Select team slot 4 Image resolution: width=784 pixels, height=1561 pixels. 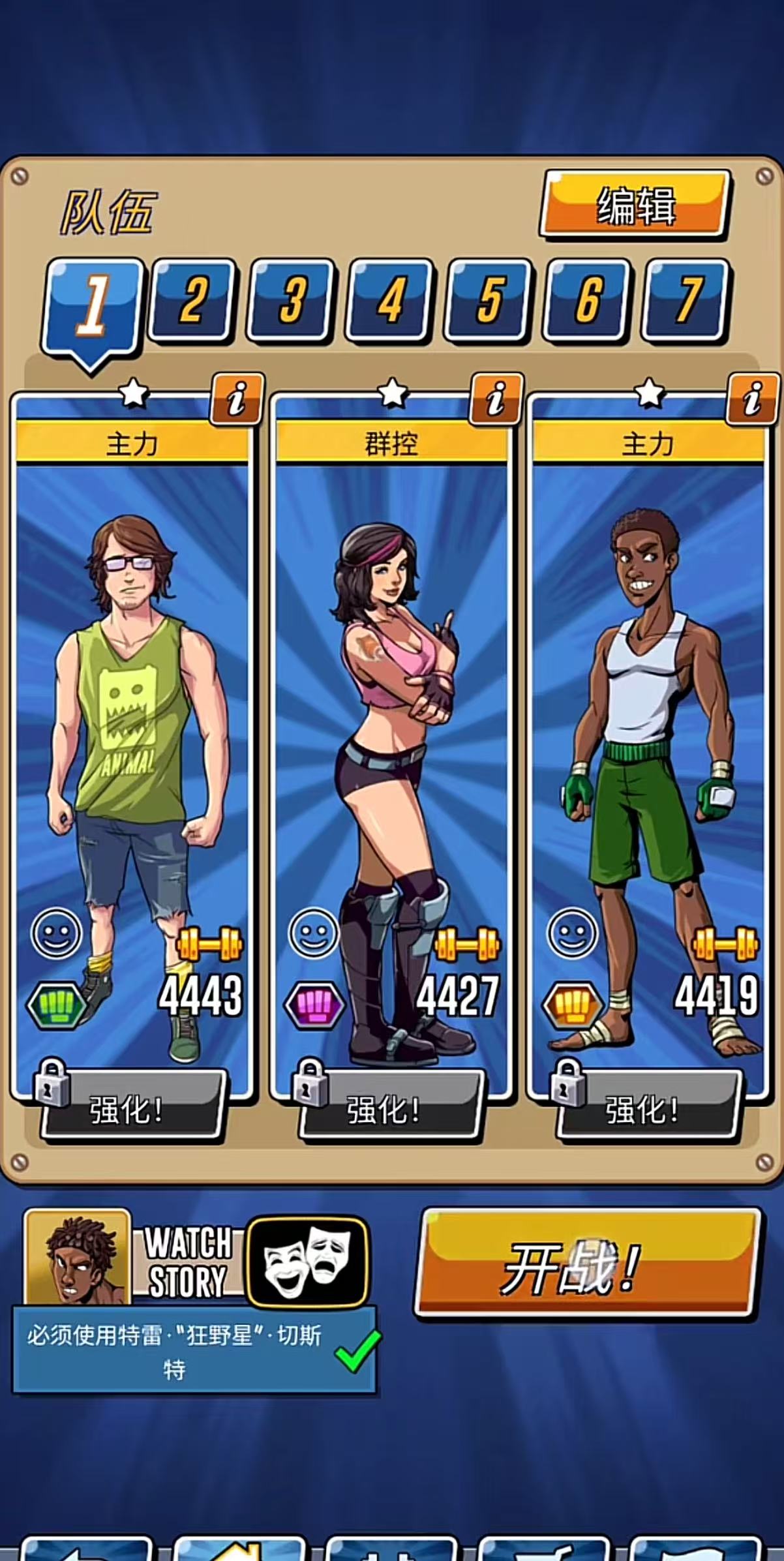coord(390,299)
